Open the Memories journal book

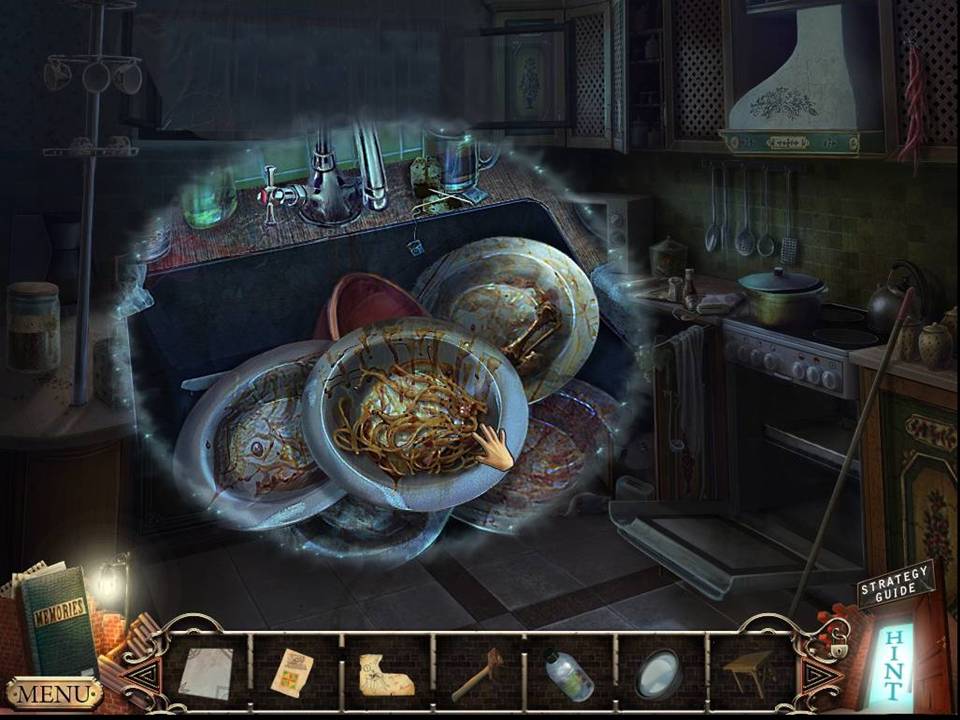[x=58, y=620]
